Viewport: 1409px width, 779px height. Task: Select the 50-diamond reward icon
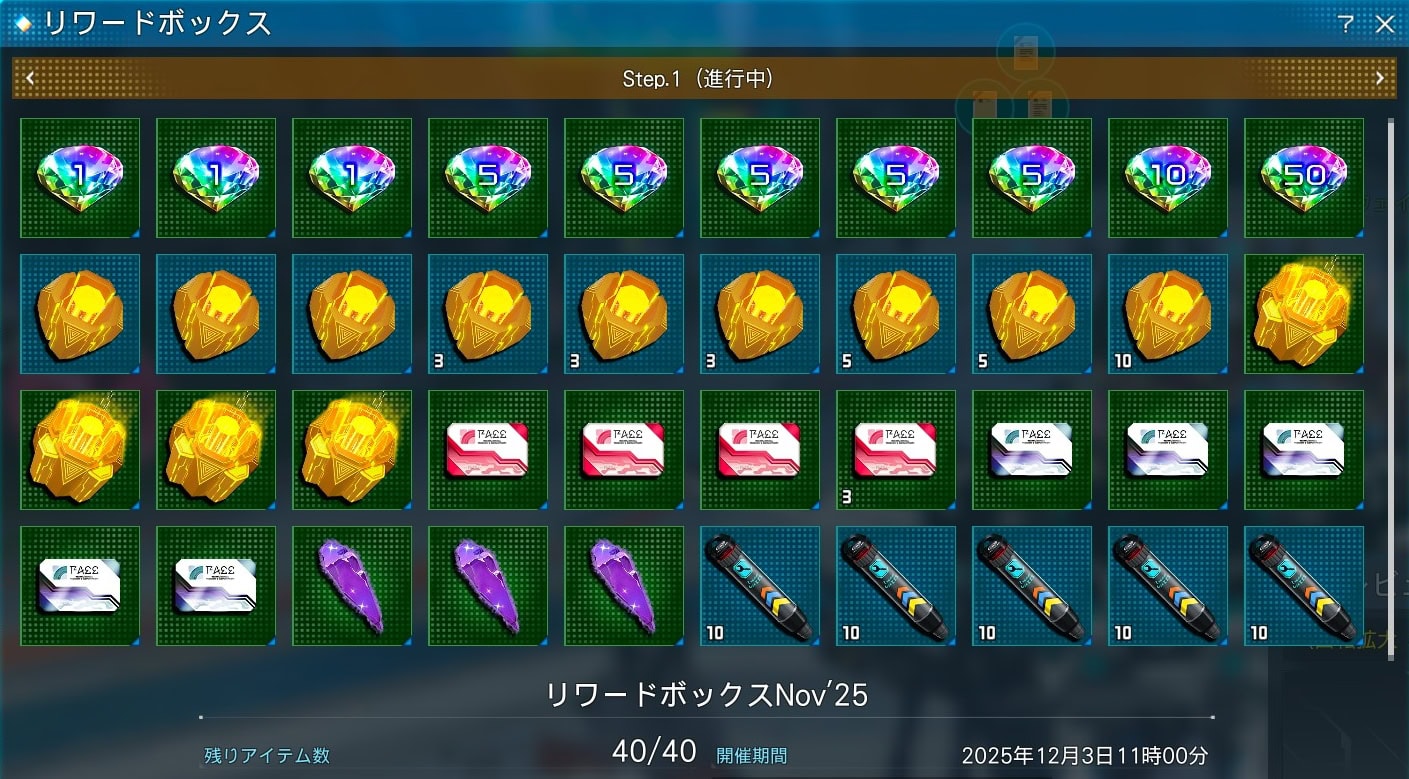click(x=1303, y=178)
